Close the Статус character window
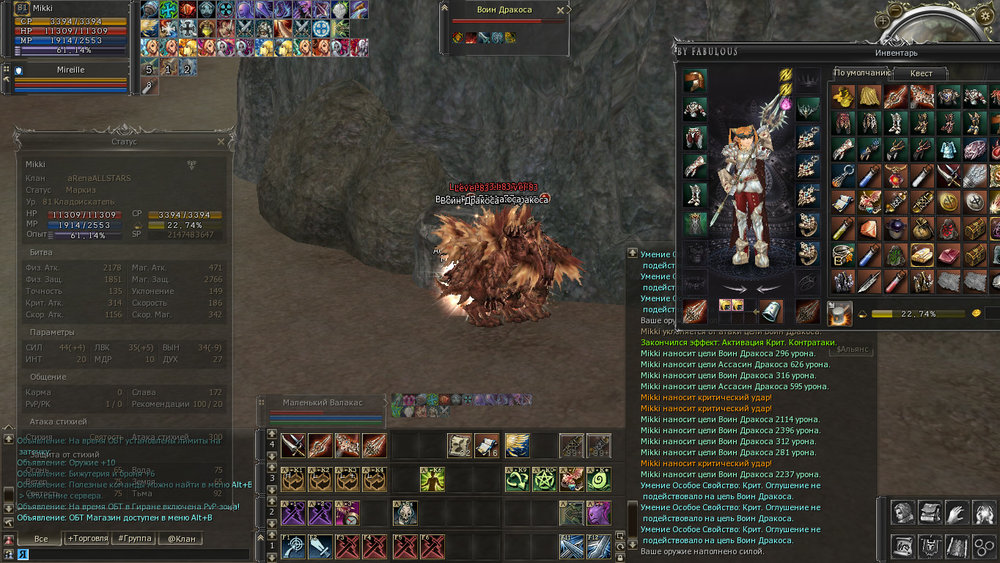This screenshot has height=563, width=1000. click(x=221, y=141)
